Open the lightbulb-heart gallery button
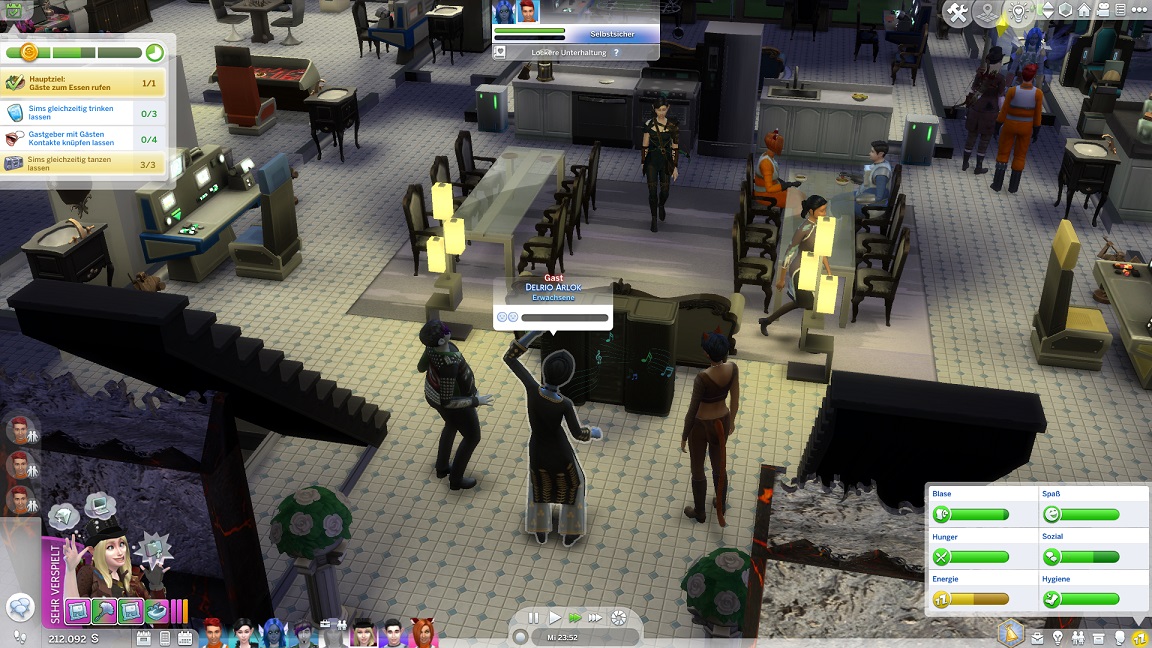 [1017, 12]
